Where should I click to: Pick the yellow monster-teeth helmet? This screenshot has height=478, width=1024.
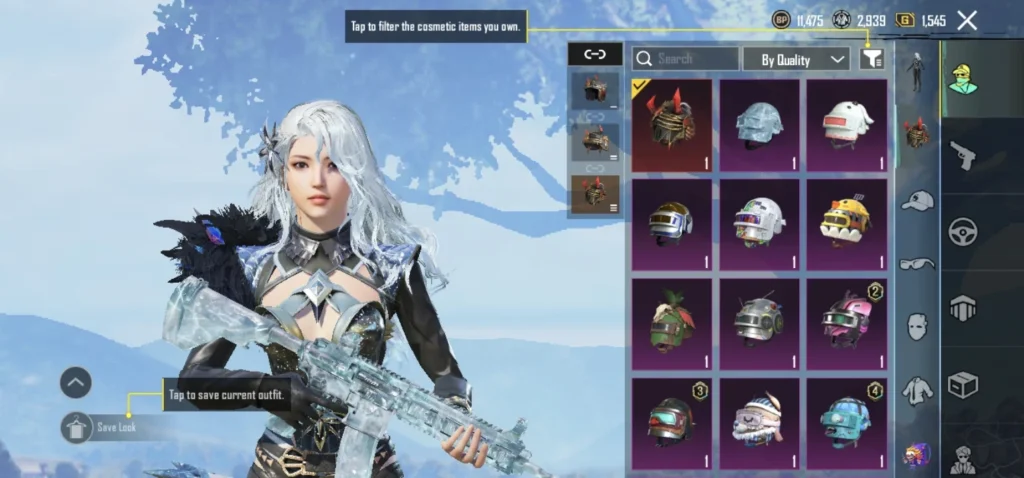coord(847,225)
